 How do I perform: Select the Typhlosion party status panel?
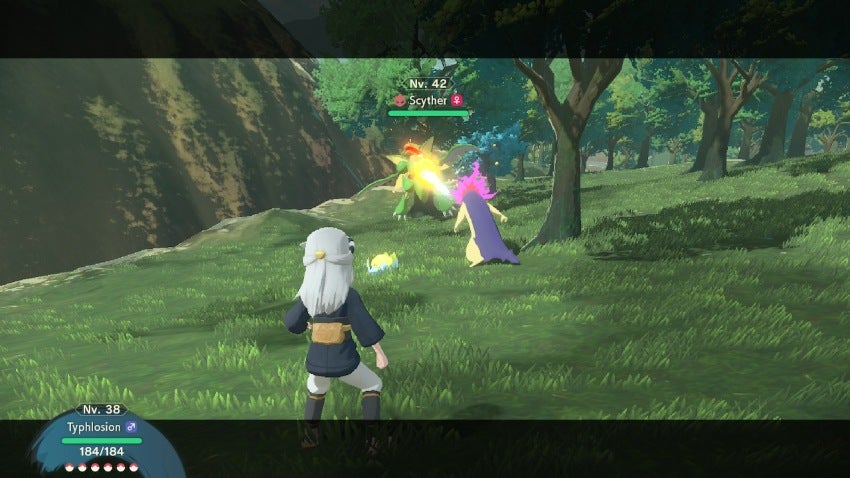pyautogui.click(x=101, y=435)
